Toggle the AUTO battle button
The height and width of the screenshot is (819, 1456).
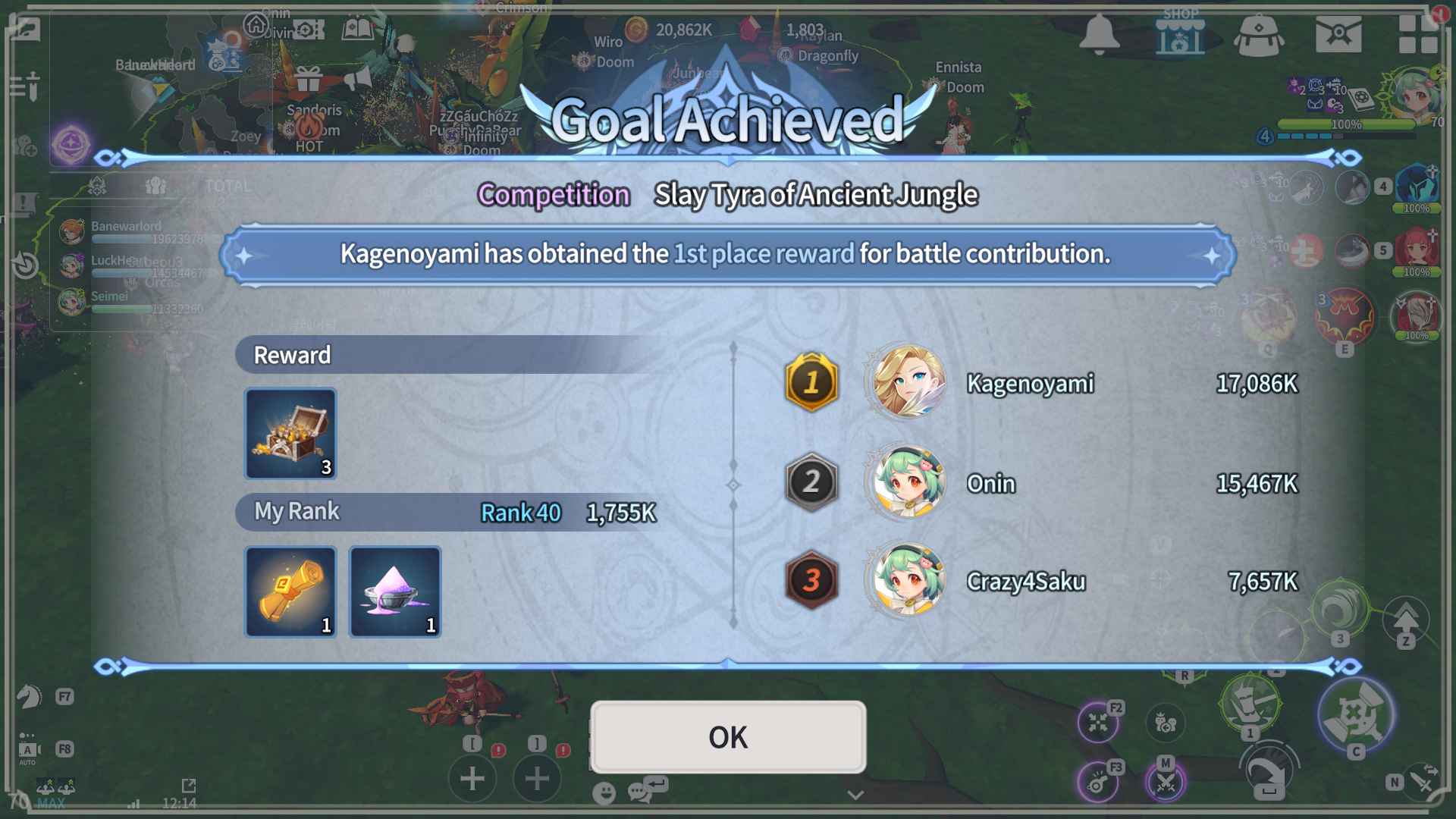point(28,751)
